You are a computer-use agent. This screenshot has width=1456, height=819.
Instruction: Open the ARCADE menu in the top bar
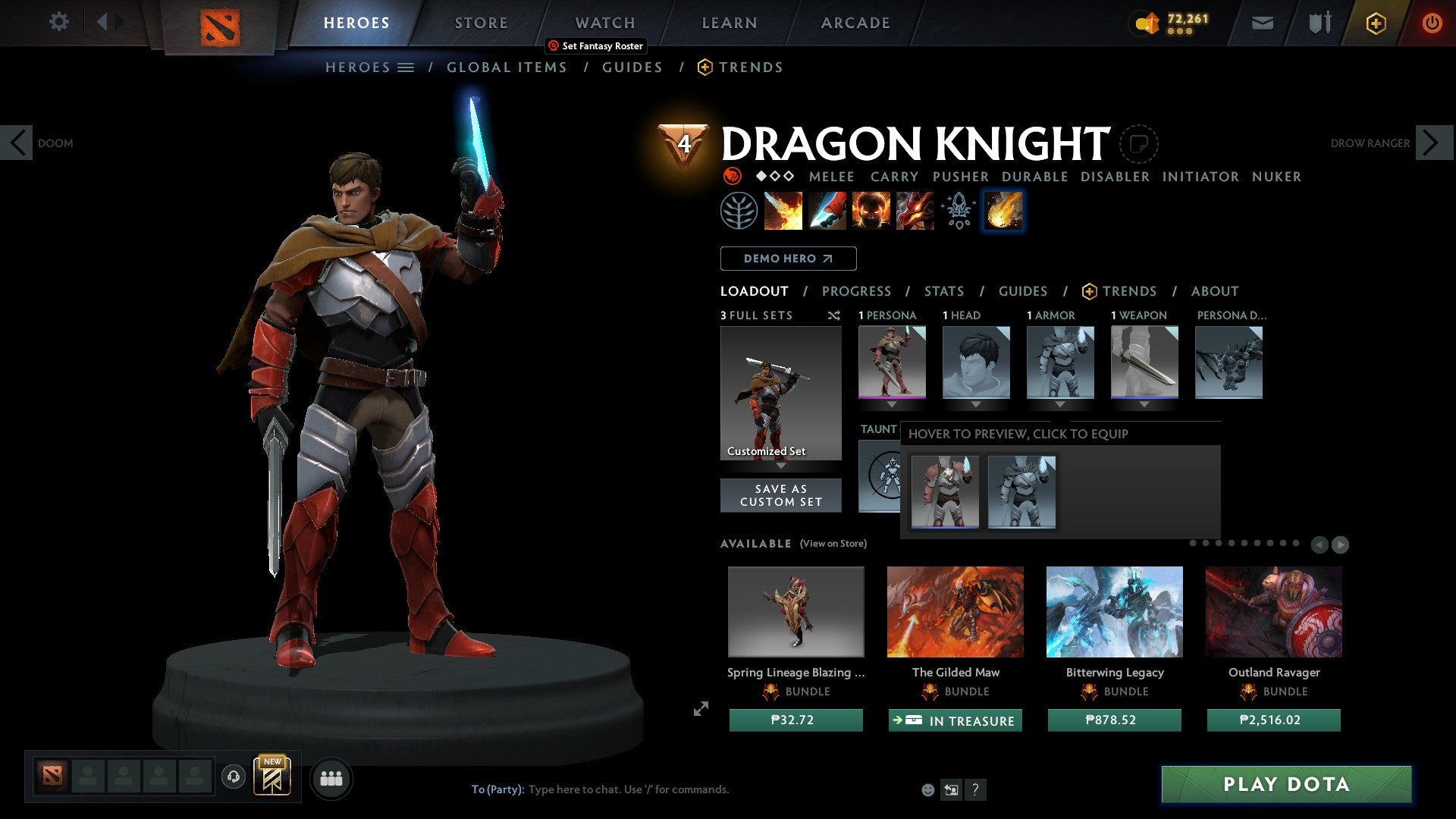[855, 22]
